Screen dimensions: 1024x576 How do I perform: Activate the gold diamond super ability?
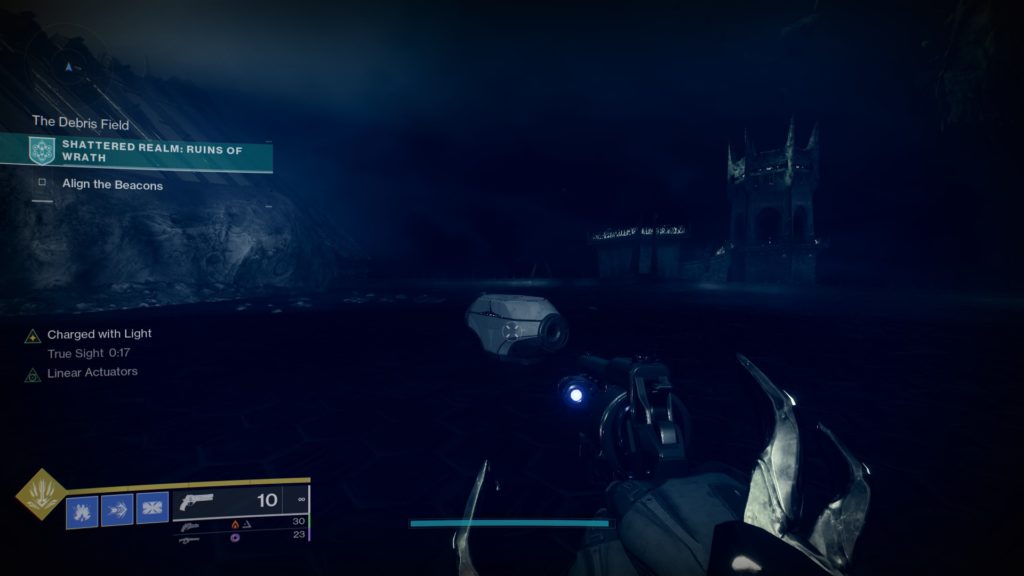point(41,494)
